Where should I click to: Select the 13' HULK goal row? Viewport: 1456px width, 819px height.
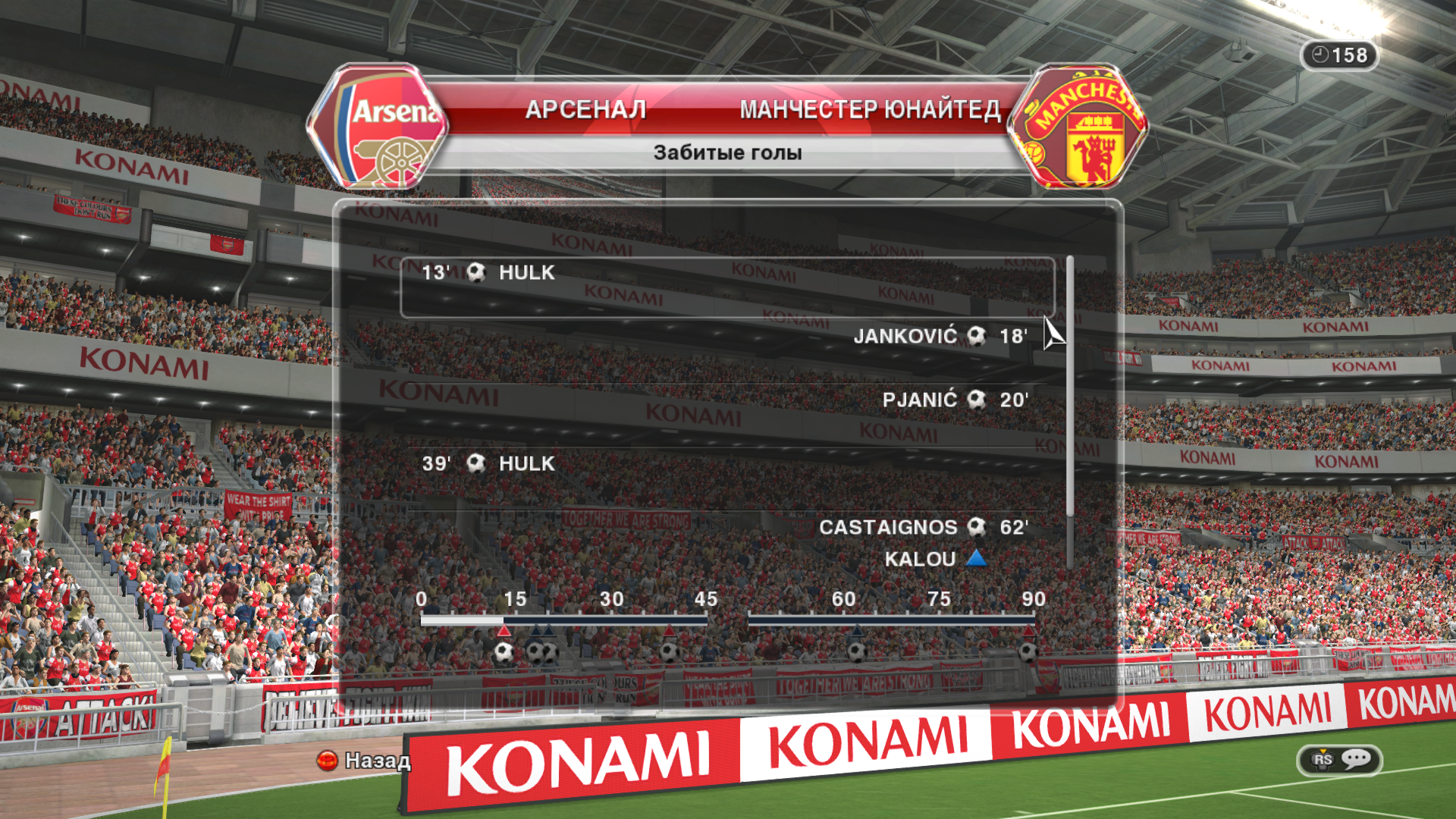coord(726,287)
